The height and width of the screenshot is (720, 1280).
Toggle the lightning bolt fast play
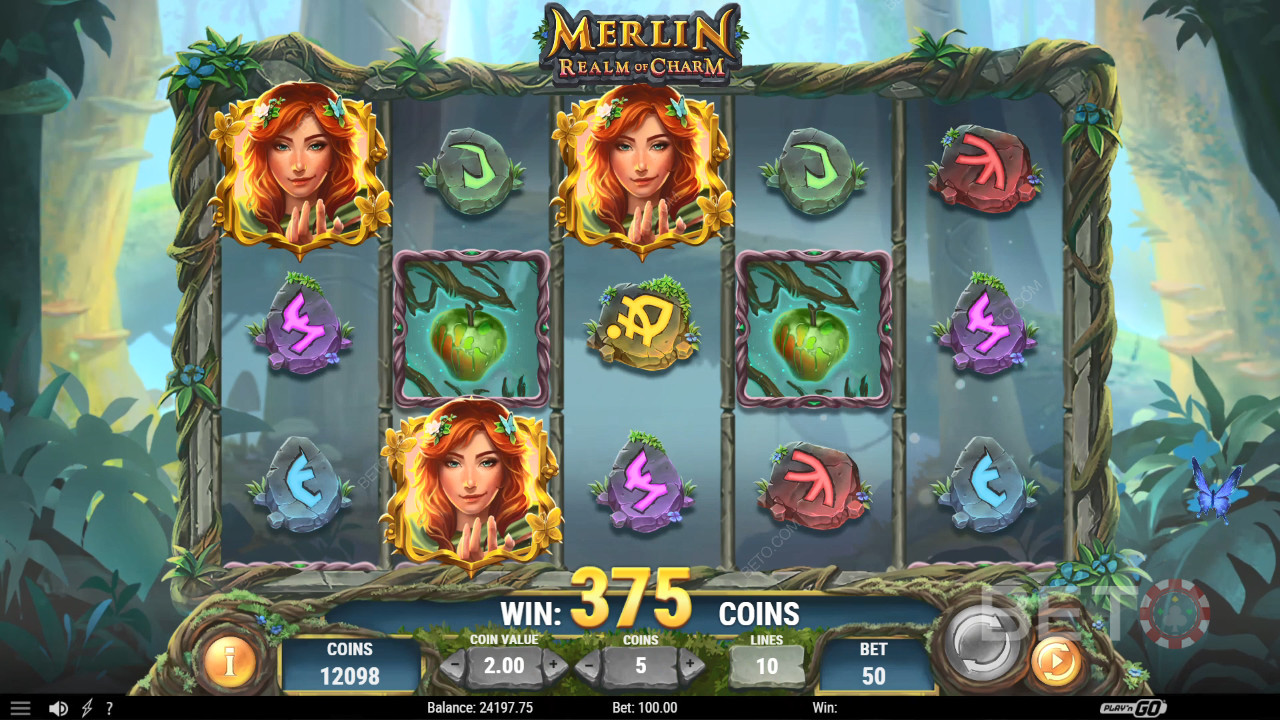tap(86, 708)
